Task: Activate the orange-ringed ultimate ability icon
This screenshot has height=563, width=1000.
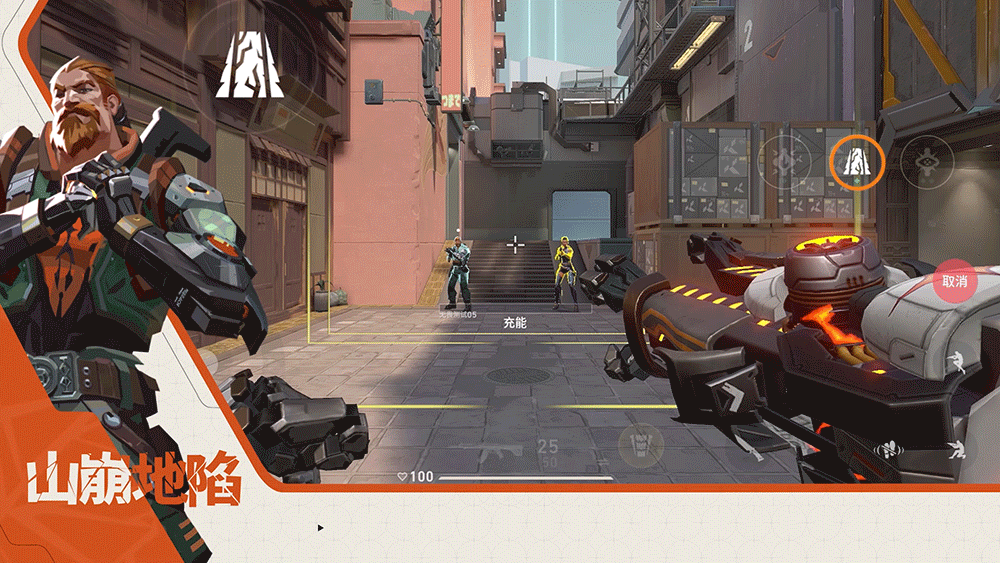Action: [857, 162]
